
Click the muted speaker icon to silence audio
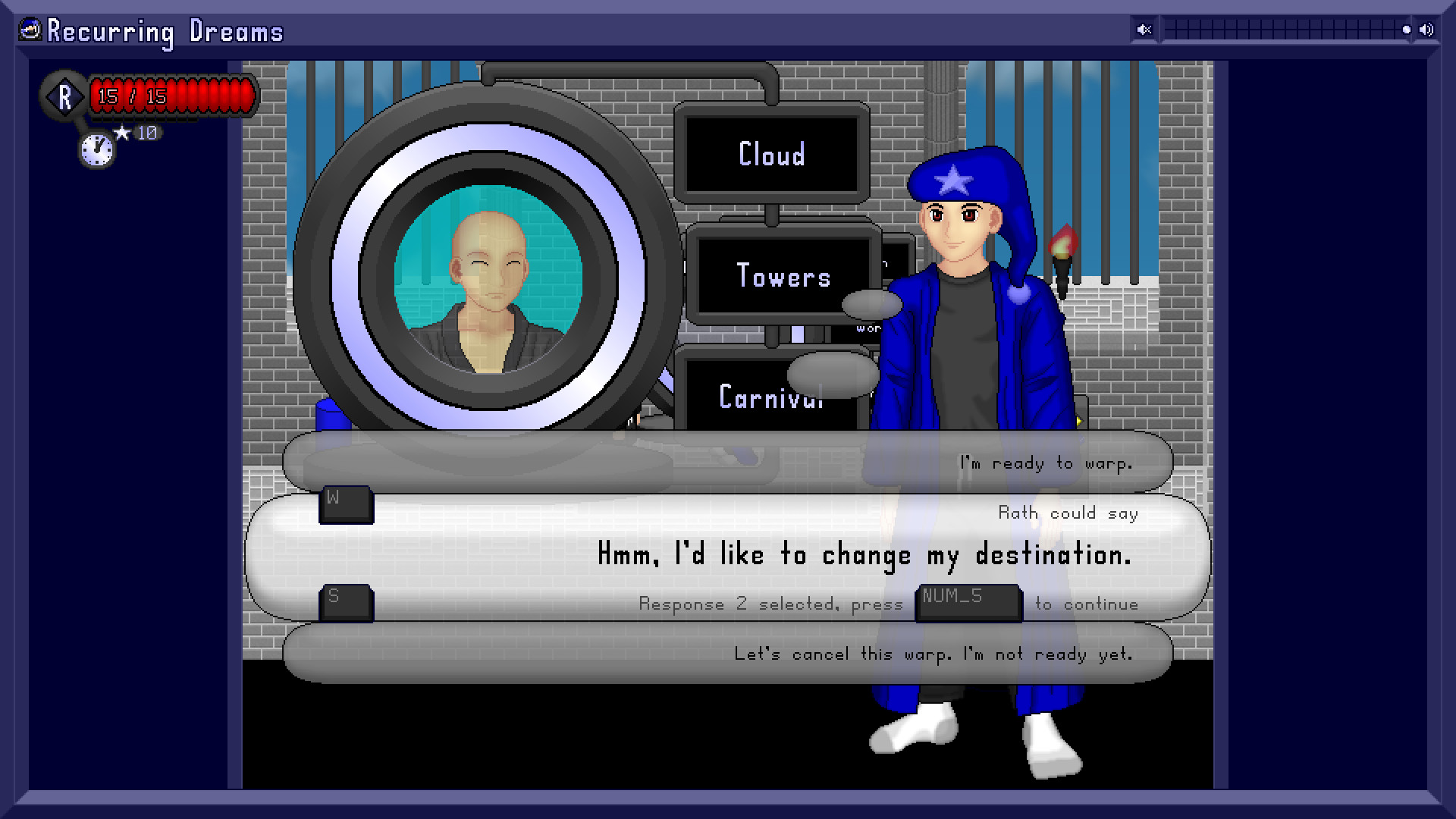[1144, 30]
